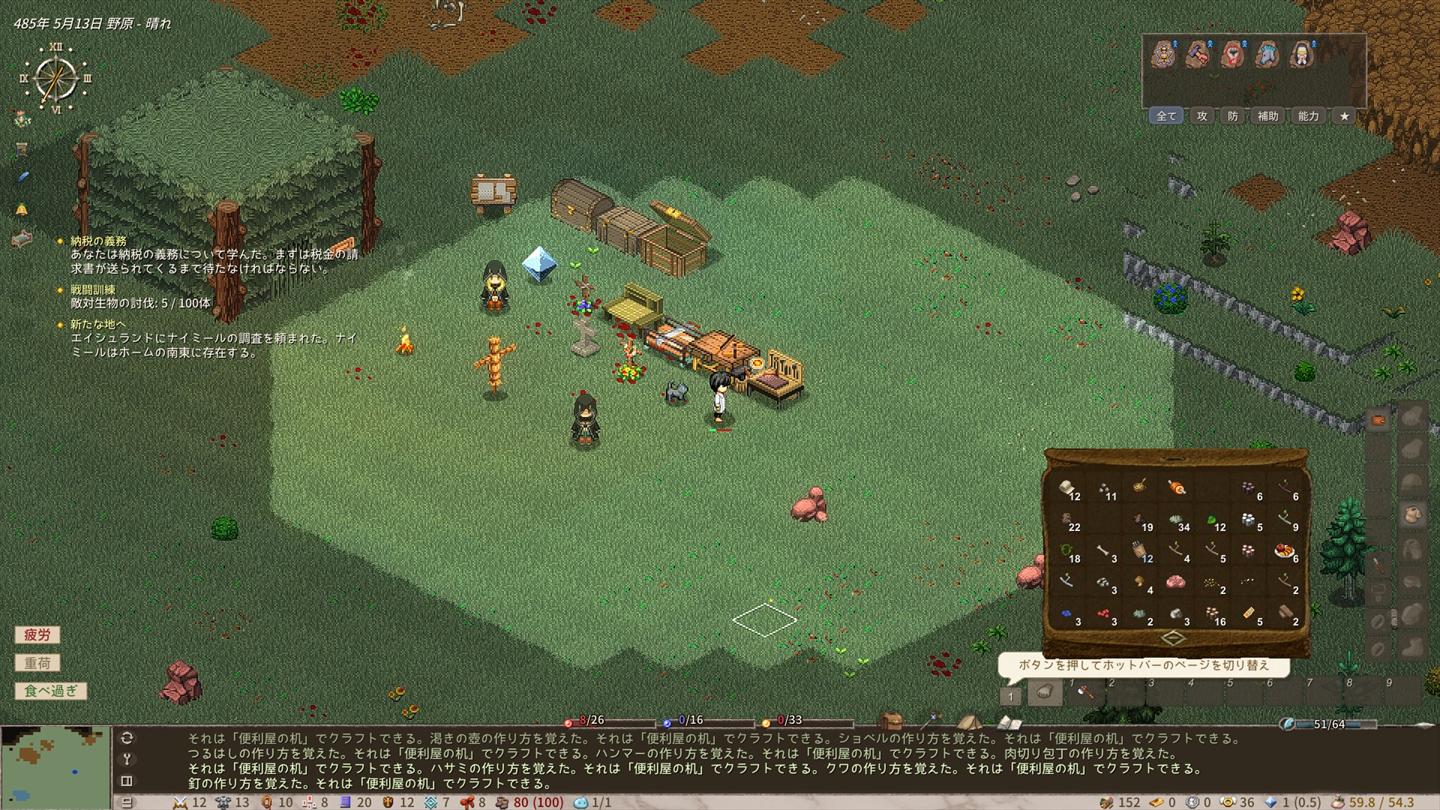
Task: Show the 能力 abilities filter tab
Action: pyautogui.click(x=1308, y=116)
